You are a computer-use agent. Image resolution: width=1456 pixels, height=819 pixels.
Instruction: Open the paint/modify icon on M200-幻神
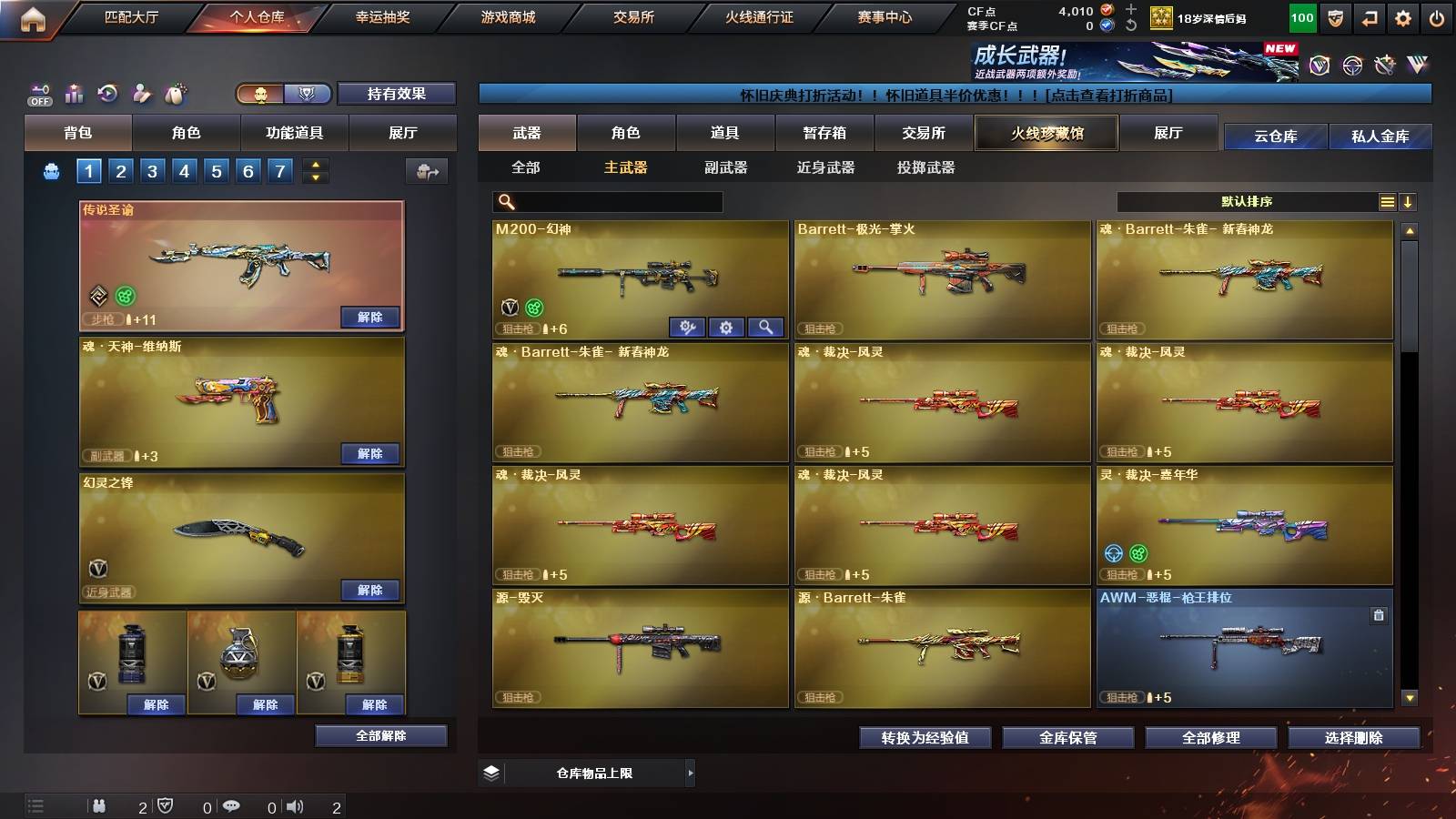(690, 327)
